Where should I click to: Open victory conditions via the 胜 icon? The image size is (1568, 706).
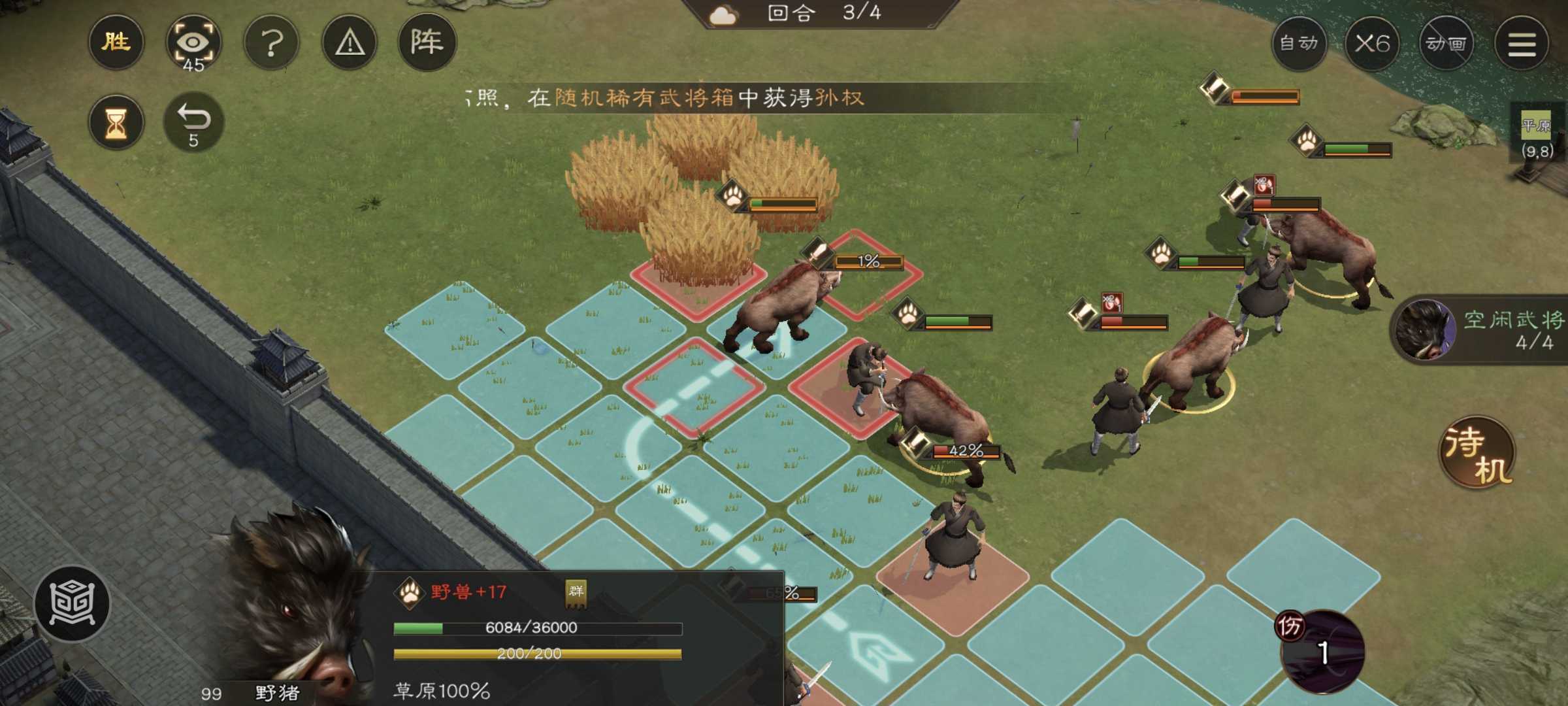click(x=116, y=42)
